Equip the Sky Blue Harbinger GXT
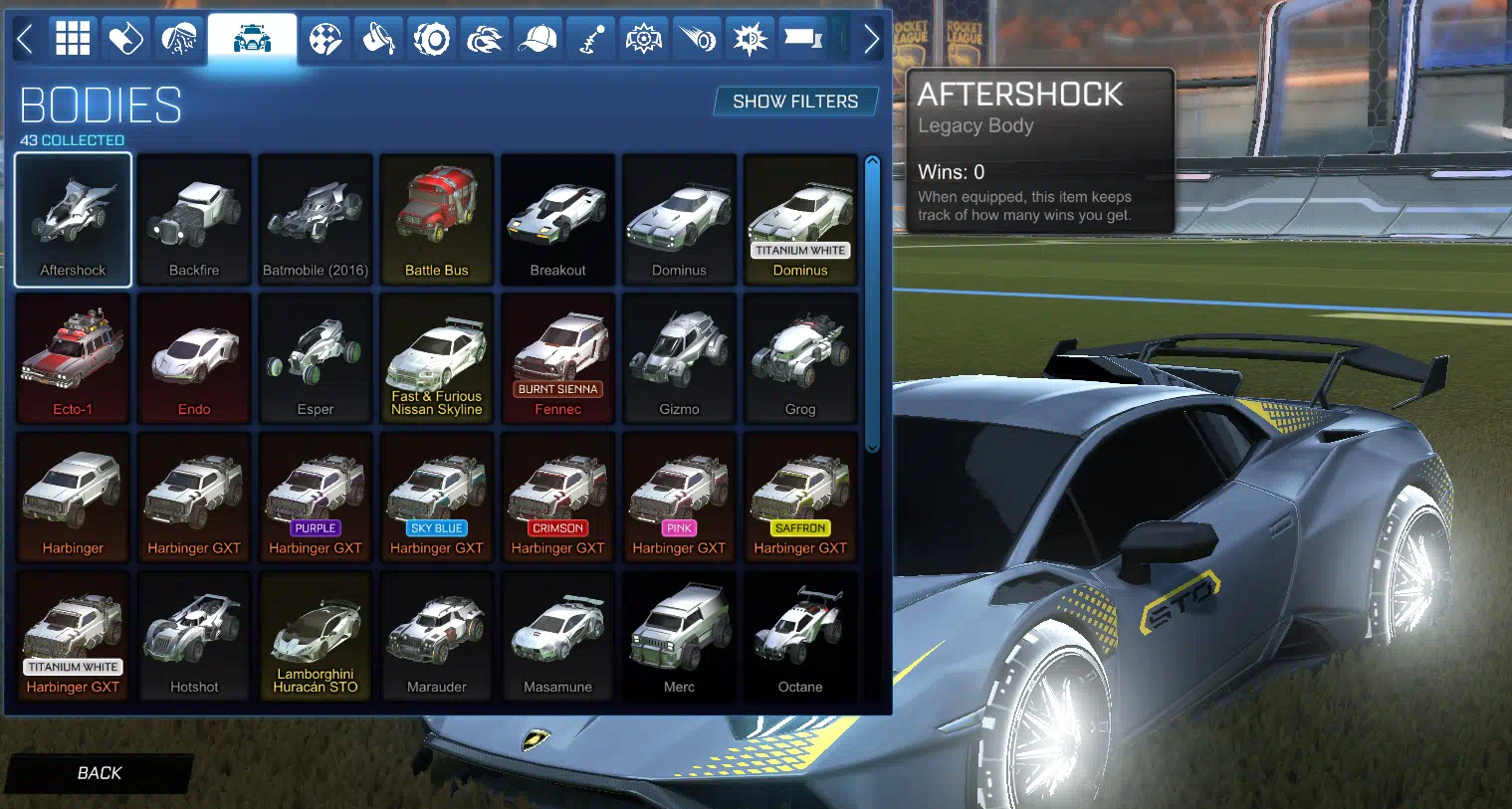 pos(437,498)
